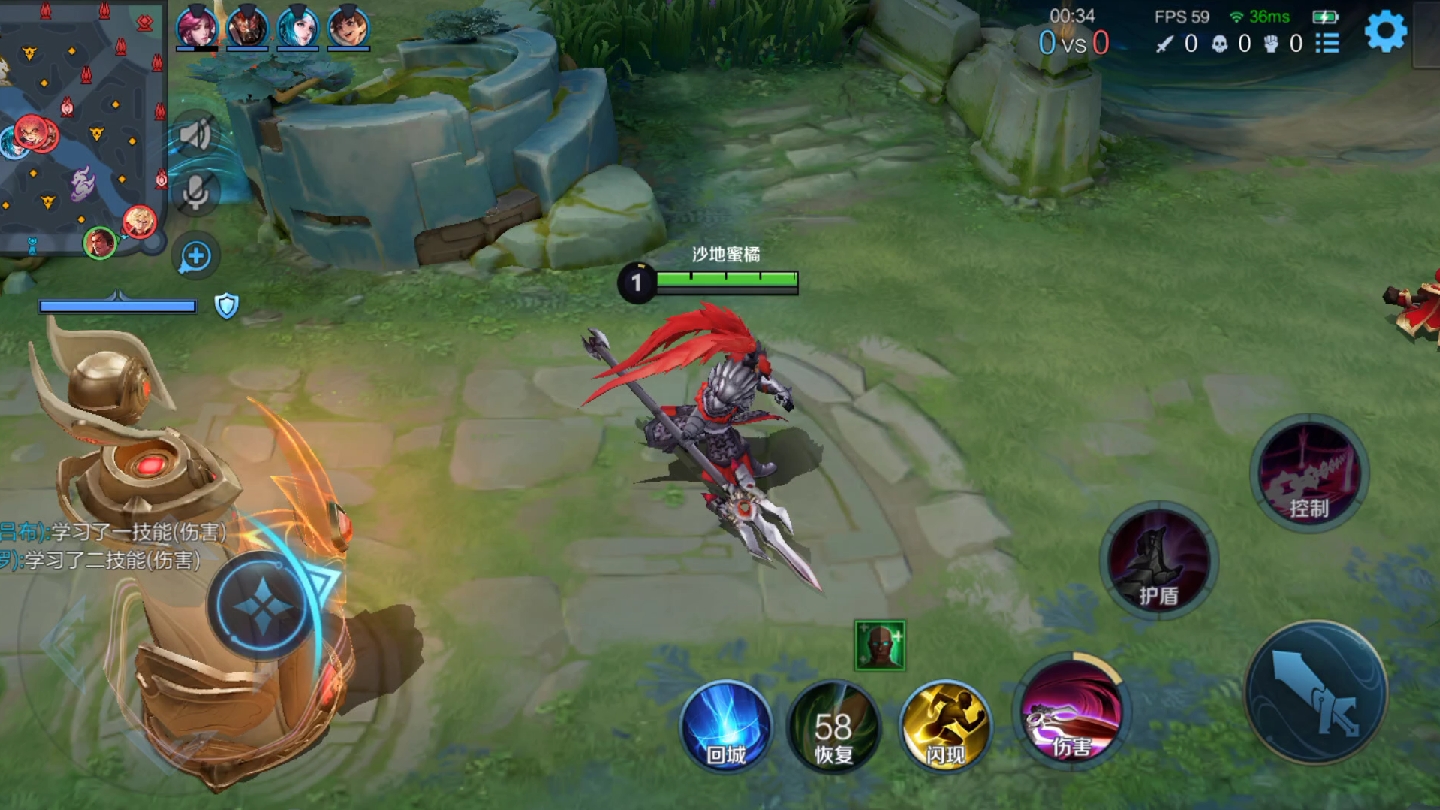This screenshot has height=810, width=1440.
Task: Activate the 恢复 heal ability
Action: click(833, 726)
